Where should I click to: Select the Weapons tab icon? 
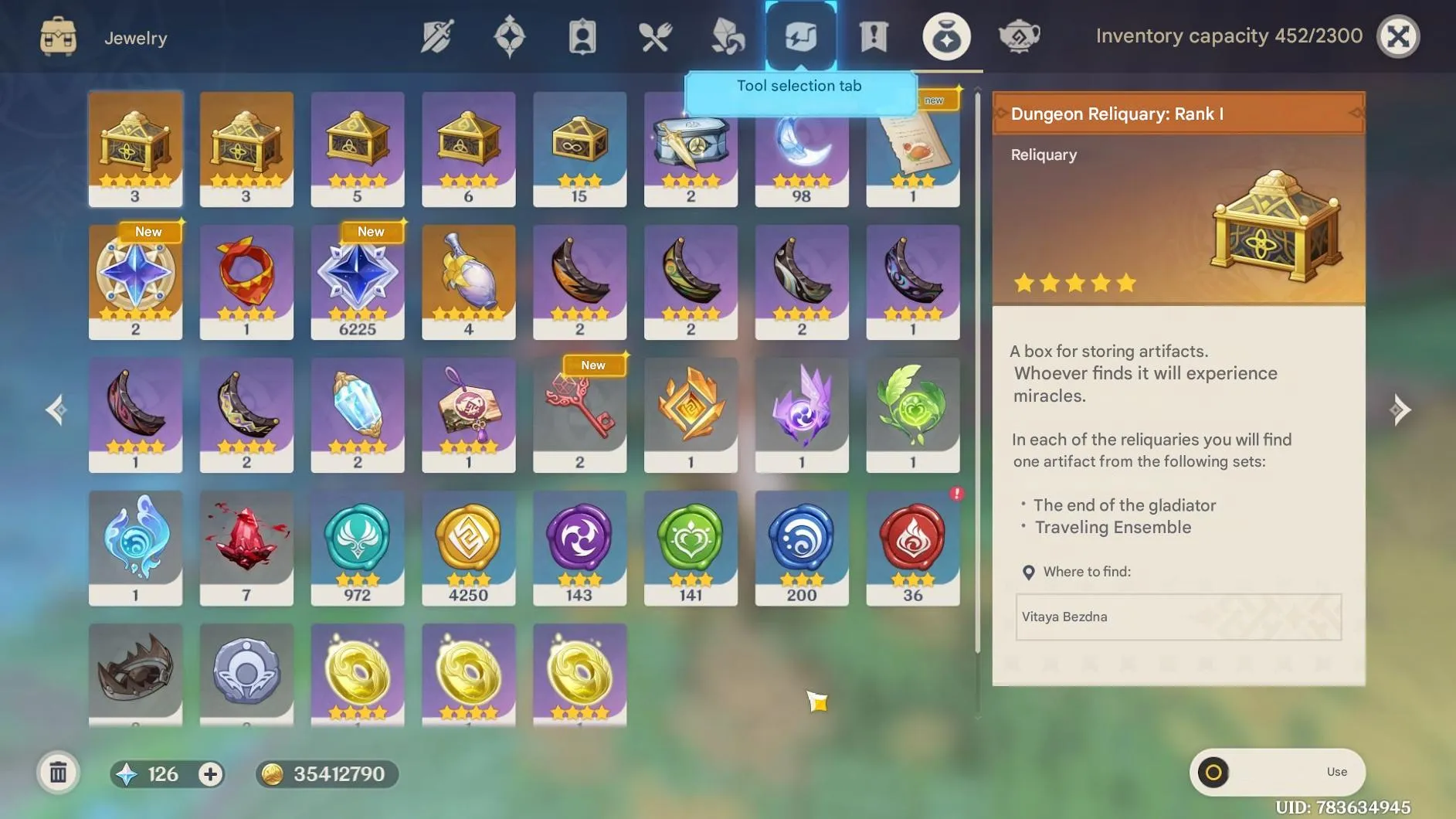point(436,36)
